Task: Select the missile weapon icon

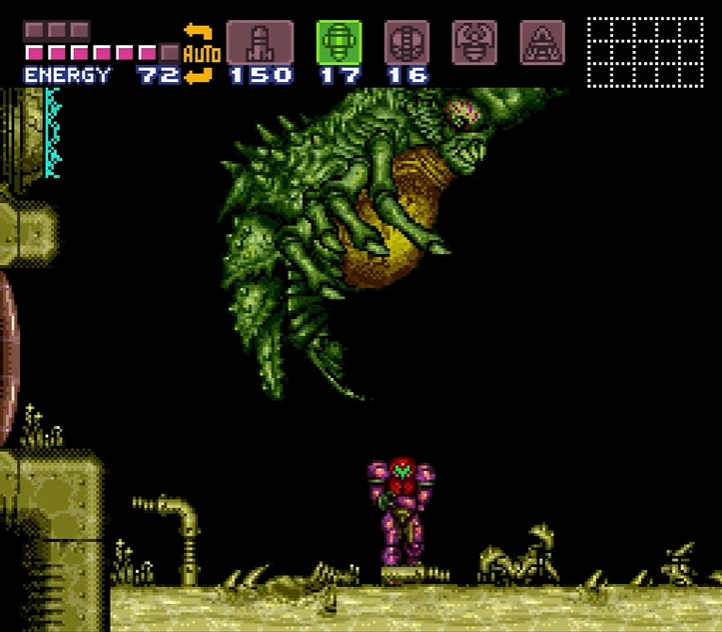Action: pos(259,42)
